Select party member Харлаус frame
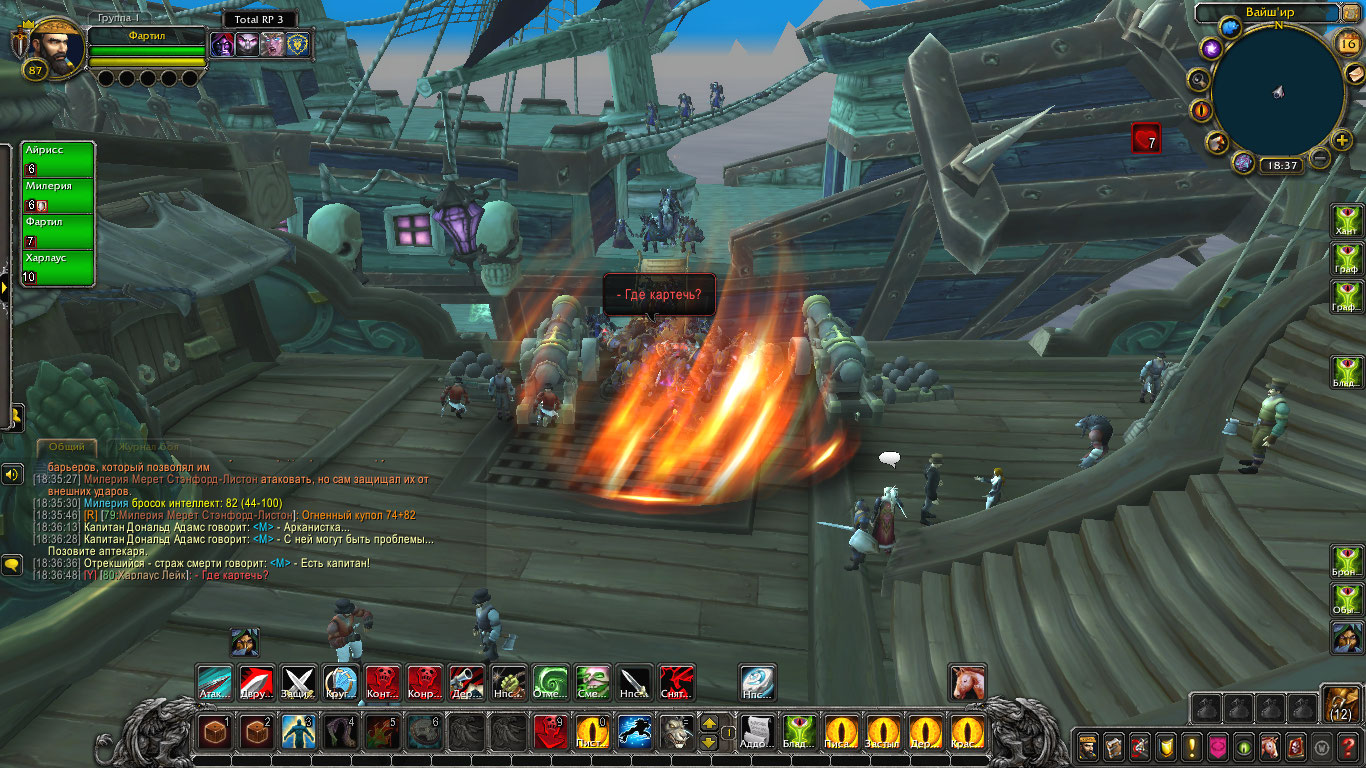This screenshot has width=1366, height=768. point(58,267)
